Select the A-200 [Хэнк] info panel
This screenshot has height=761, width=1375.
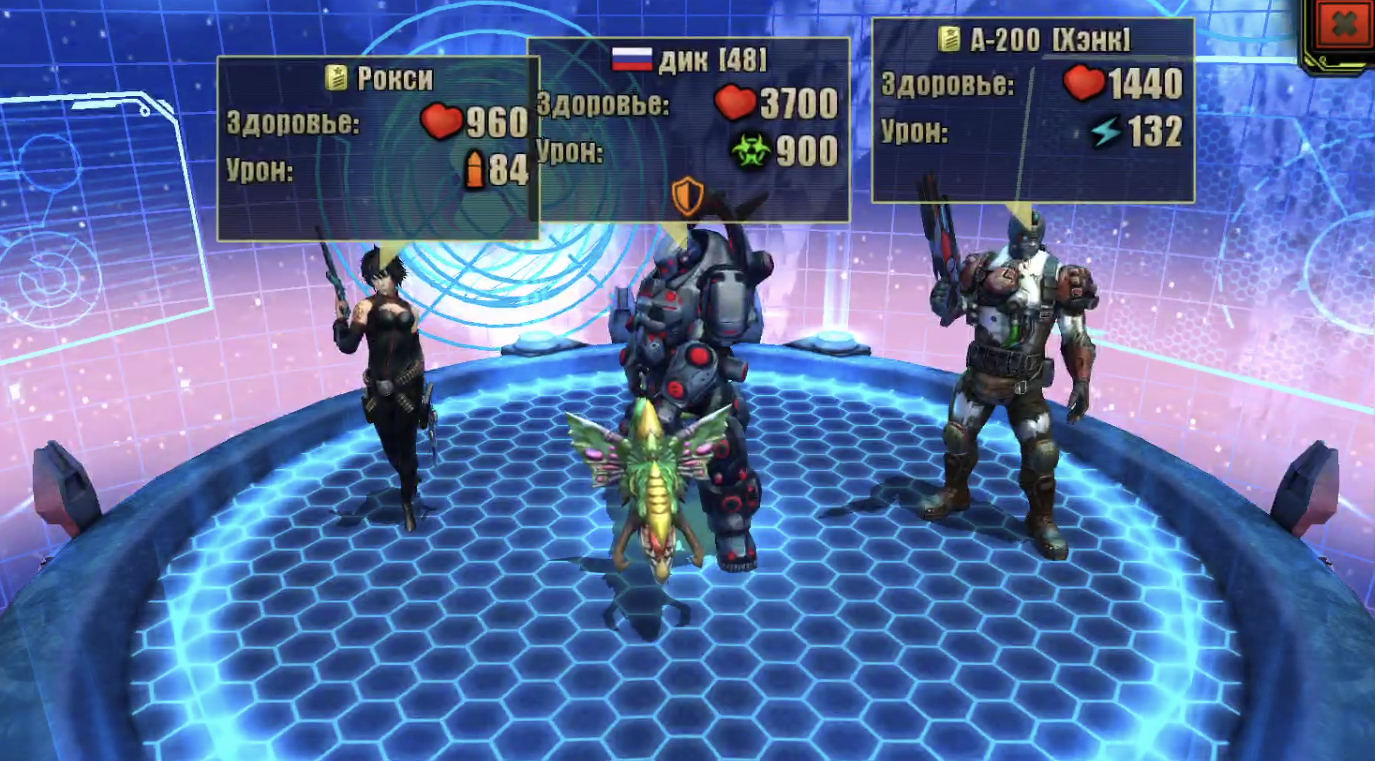point(1032,110)
